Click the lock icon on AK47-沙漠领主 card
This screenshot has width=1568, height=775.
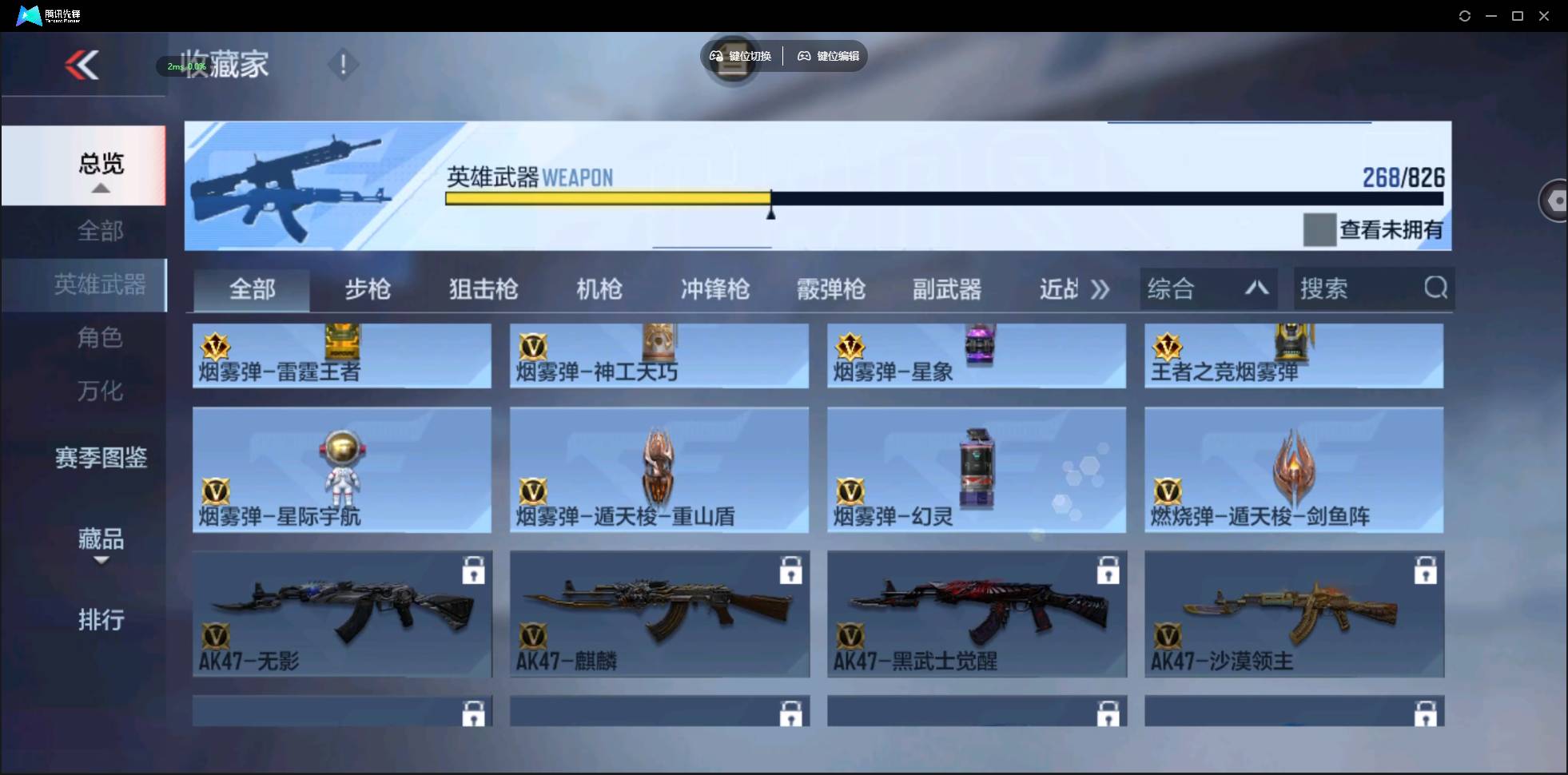coord(1426,570)
